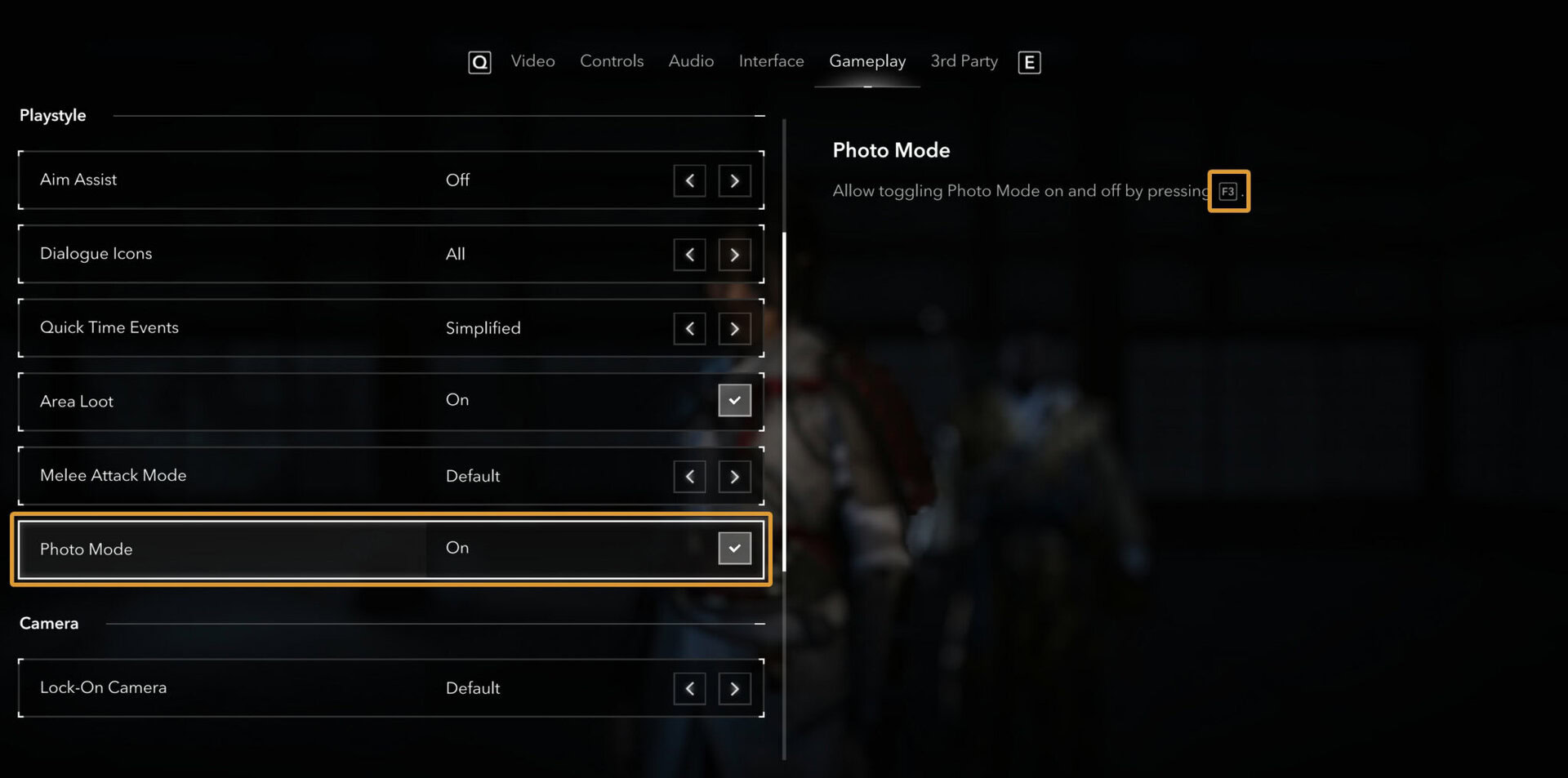Switch to the Video tab
1568x778 pixels.
532,60
